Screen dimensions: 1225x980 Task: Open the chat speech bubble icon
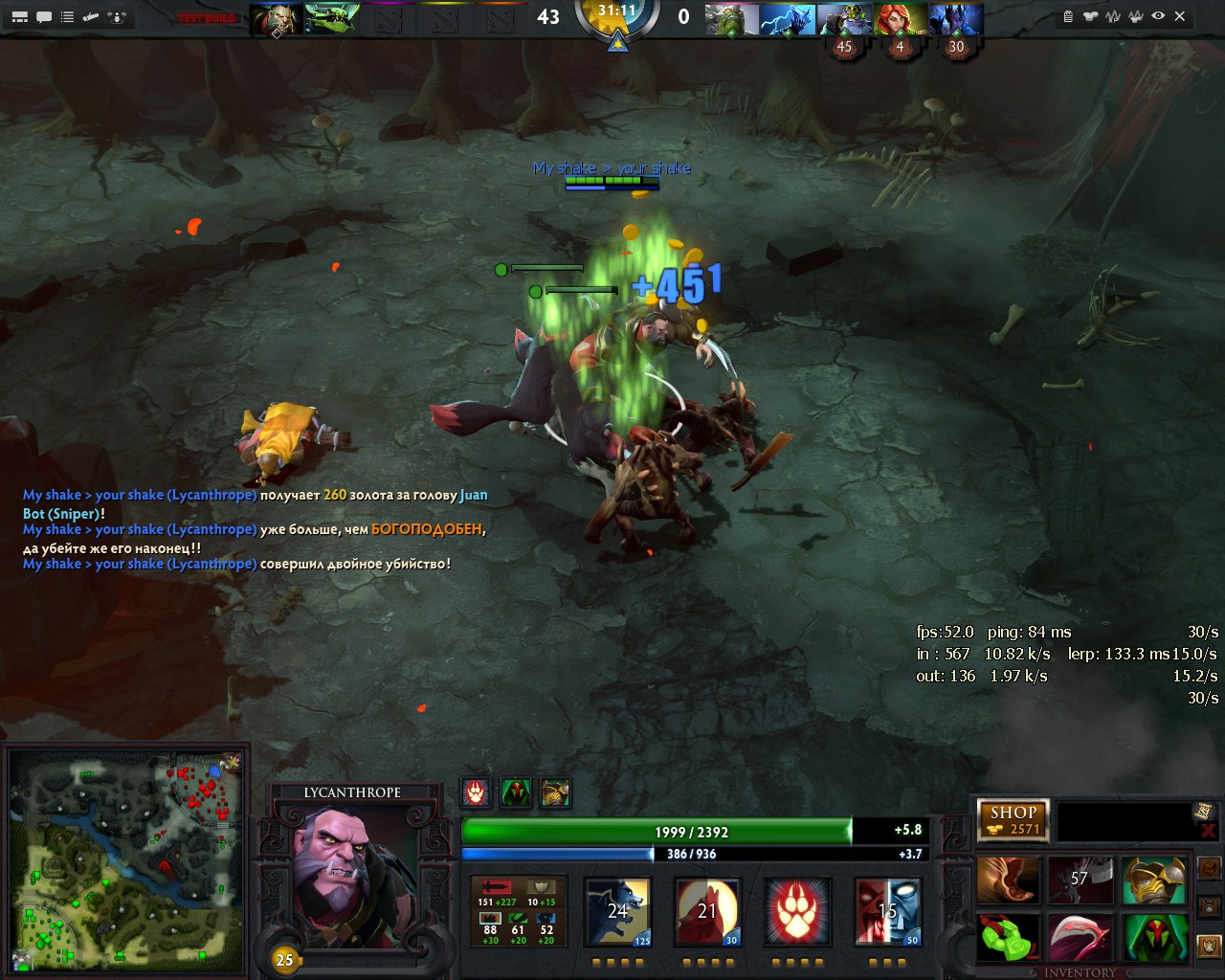44,16
